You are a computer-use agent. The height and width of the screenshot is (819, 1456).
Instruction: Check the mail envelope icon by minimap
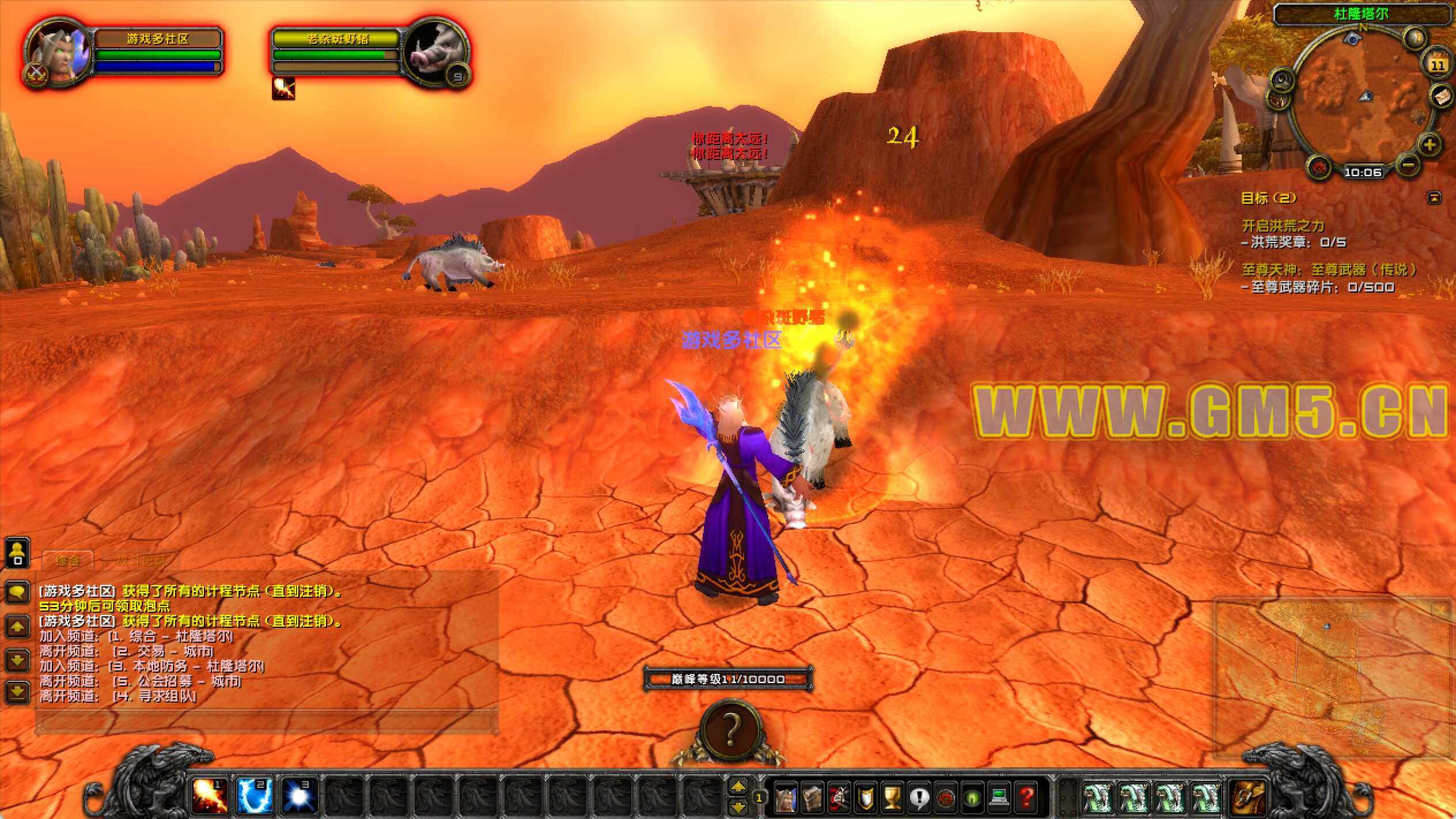[x=1441, y=96]
